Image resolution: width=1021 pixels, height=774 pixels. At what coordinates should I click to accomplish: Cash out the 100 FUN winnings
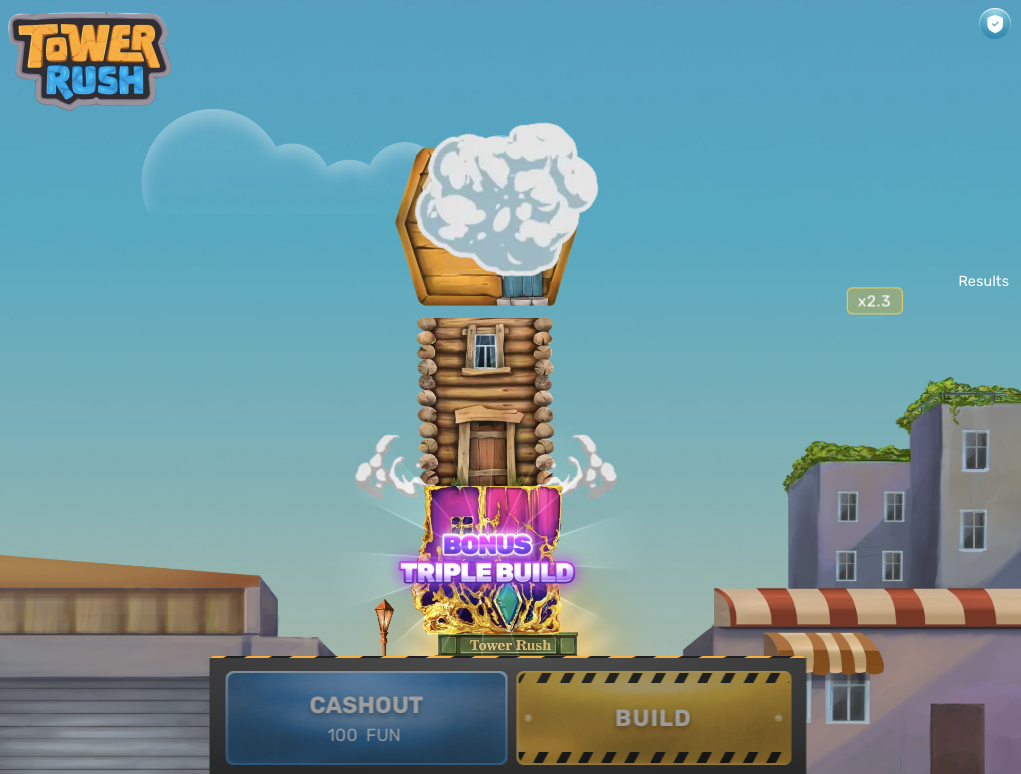(366, 718)
